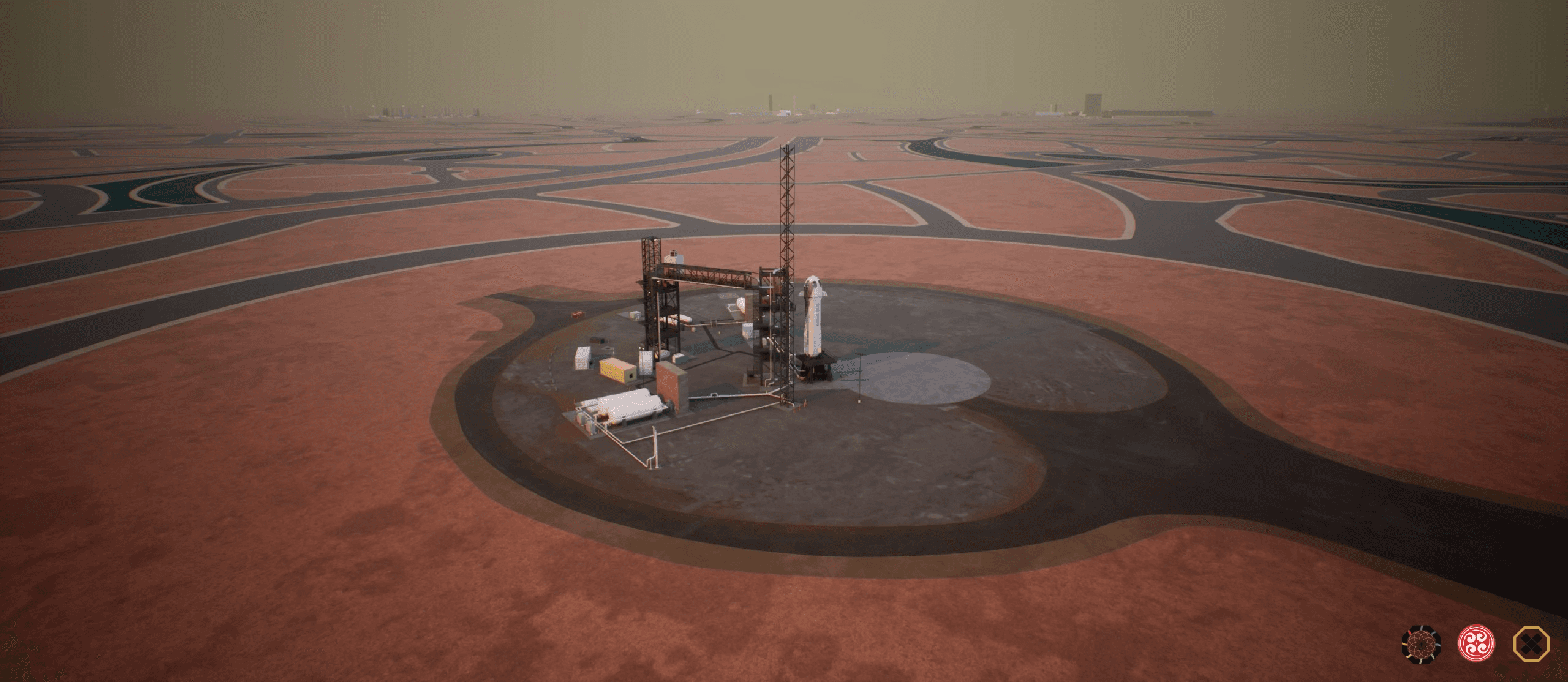The image size is (1568, 682).
Task: Select the red circular swirl emblem
Action: click(x=1476, y=644)
